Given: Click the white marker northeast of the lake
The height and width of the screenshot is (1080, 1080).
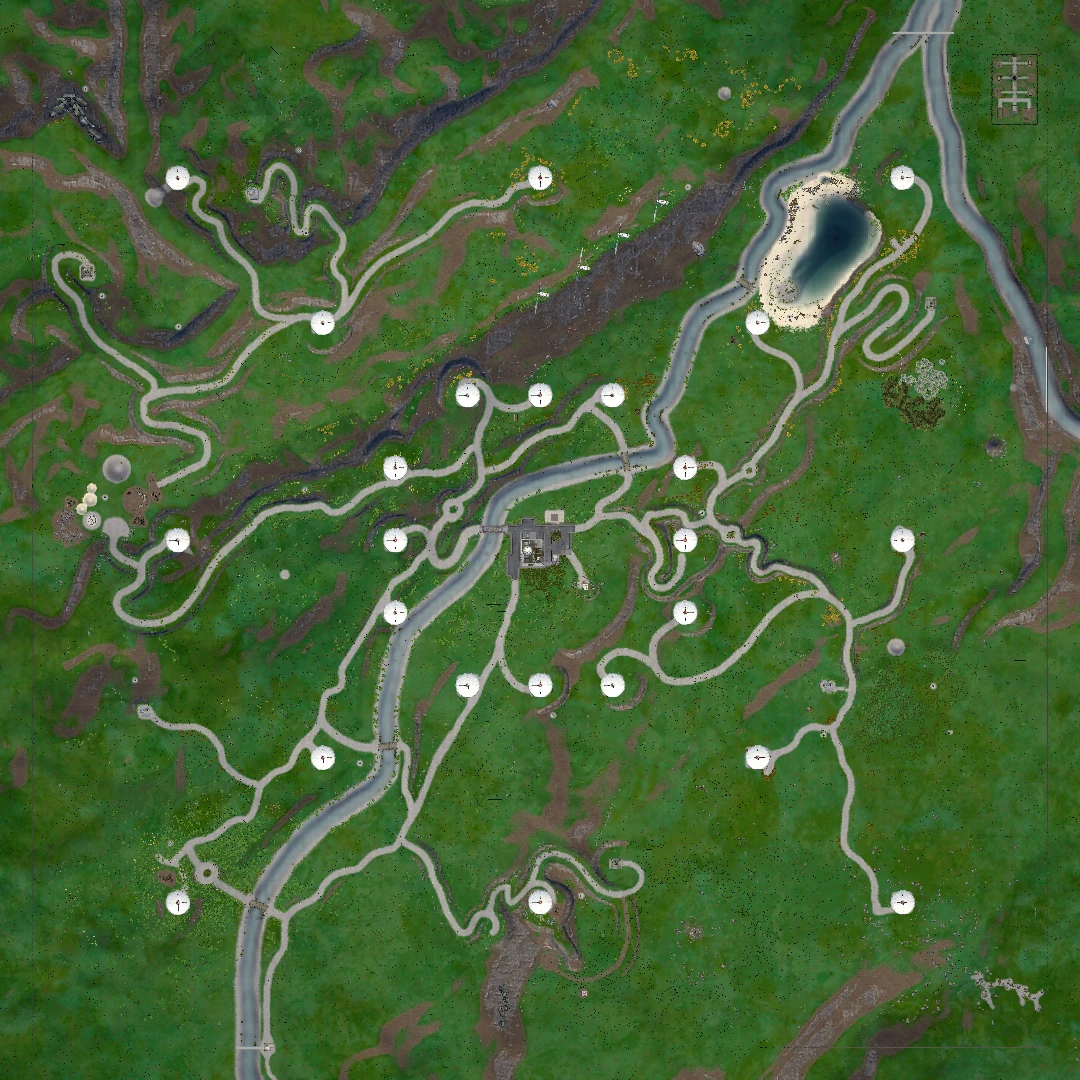Looking at the screenshot, I should click(x=902, y=178).
